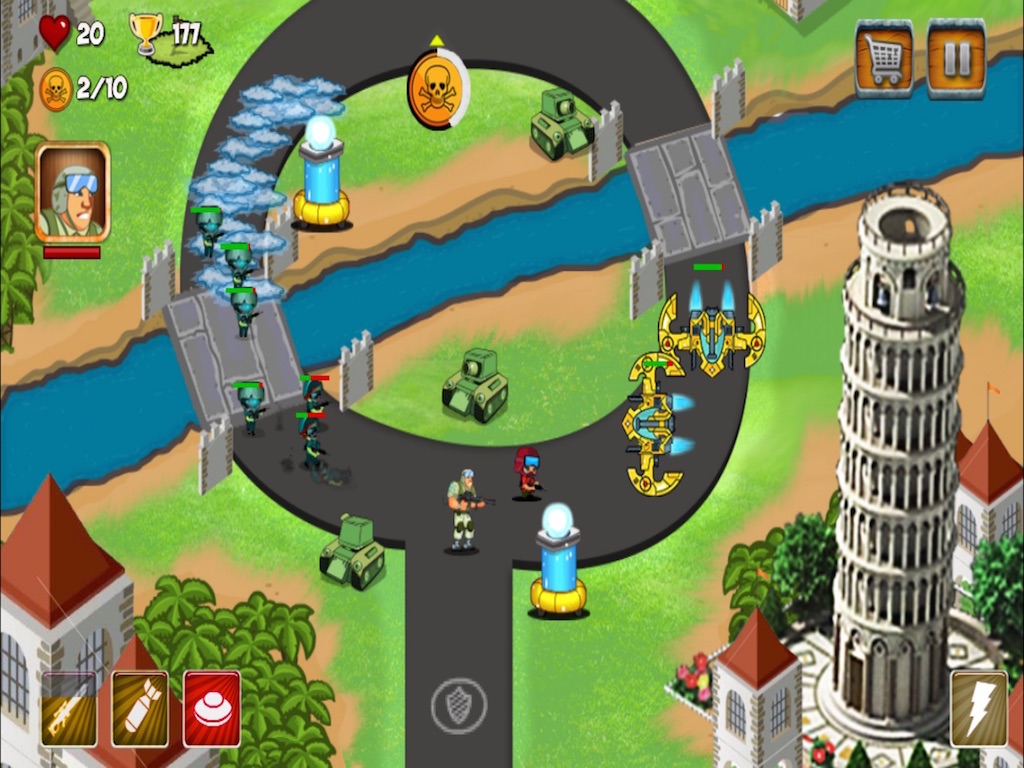Deploy the red landmine ability
This screenshot has width=1024, height=768.
[x=212, y=708]
